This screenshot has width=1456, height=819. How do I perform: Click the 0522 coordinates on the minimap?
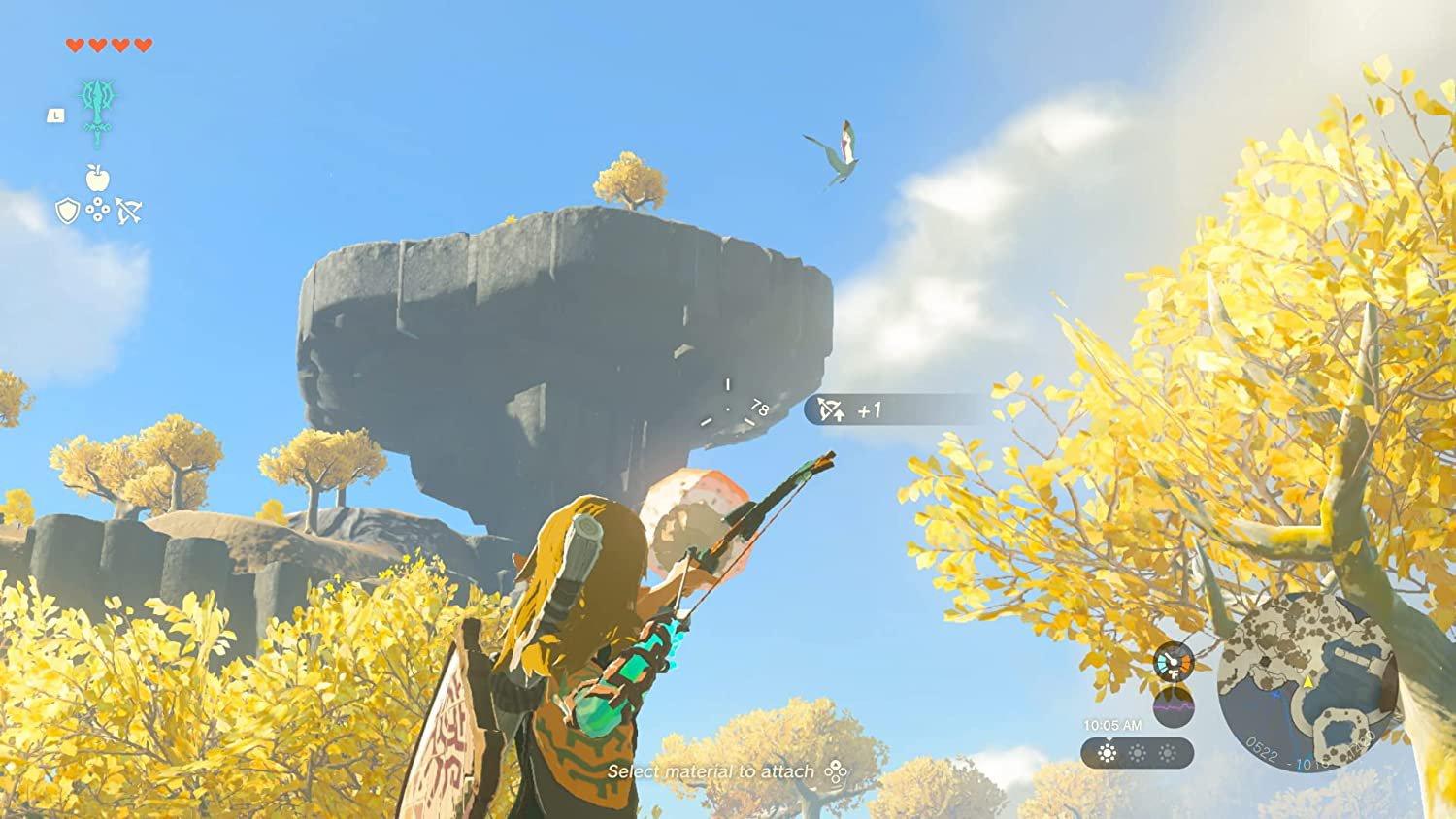click(x=1263, y=747)
